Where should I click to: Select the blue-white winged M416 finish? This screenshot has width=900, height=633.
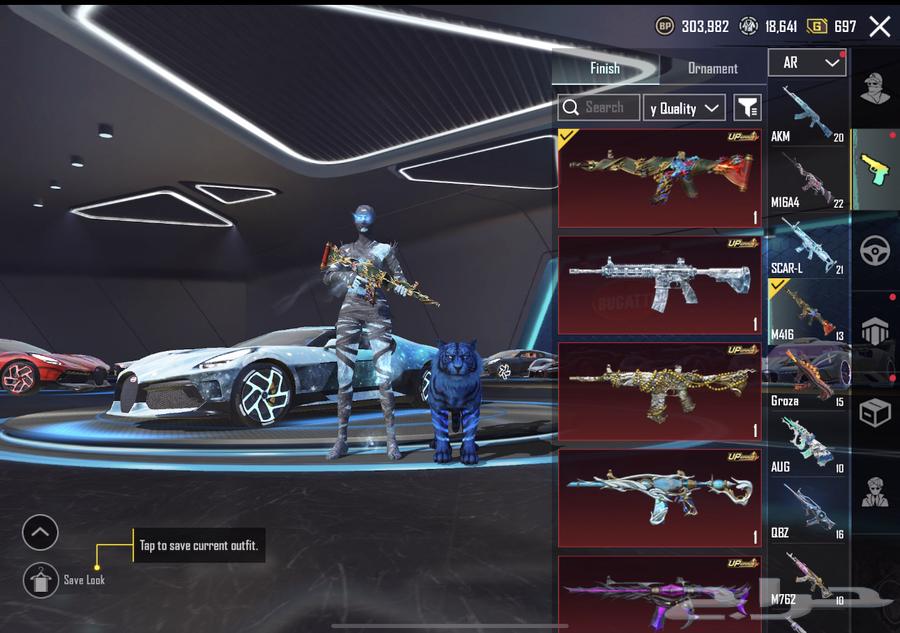(x=660, y=497)
